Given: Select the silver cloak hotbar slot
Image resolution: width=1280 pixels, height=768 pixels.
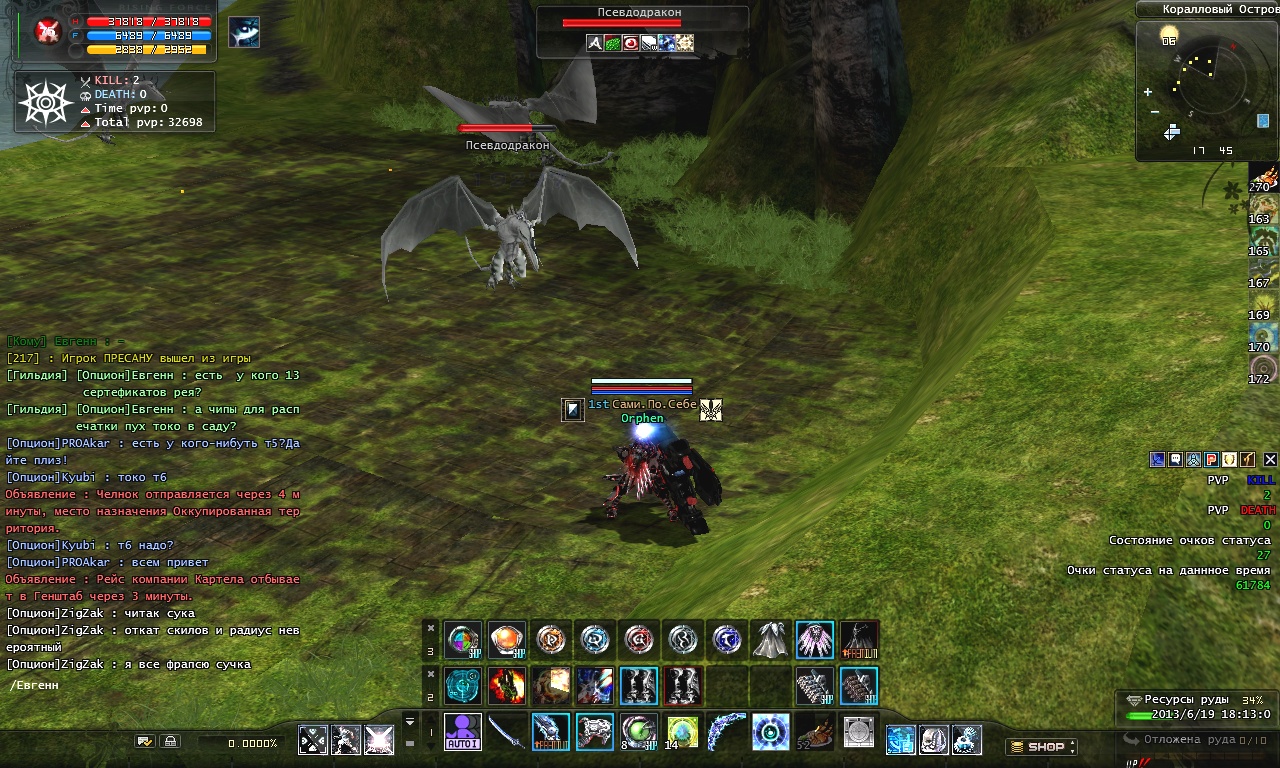Looking at the screenshot, I should click(x=770, y=640).
